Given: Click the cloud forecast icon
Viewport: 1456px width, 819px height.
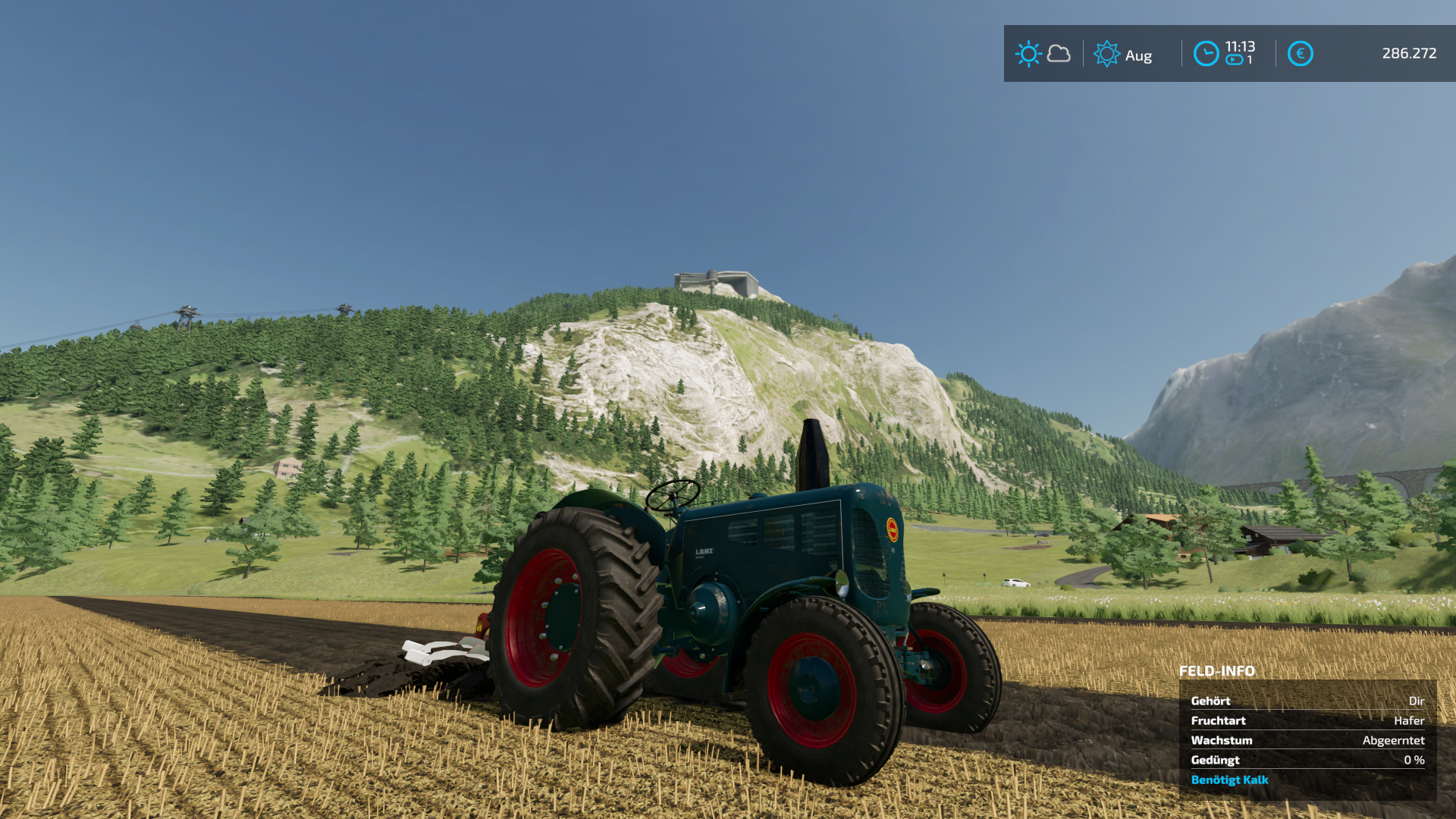Looking at the screenshot, I should (1059, 54).
